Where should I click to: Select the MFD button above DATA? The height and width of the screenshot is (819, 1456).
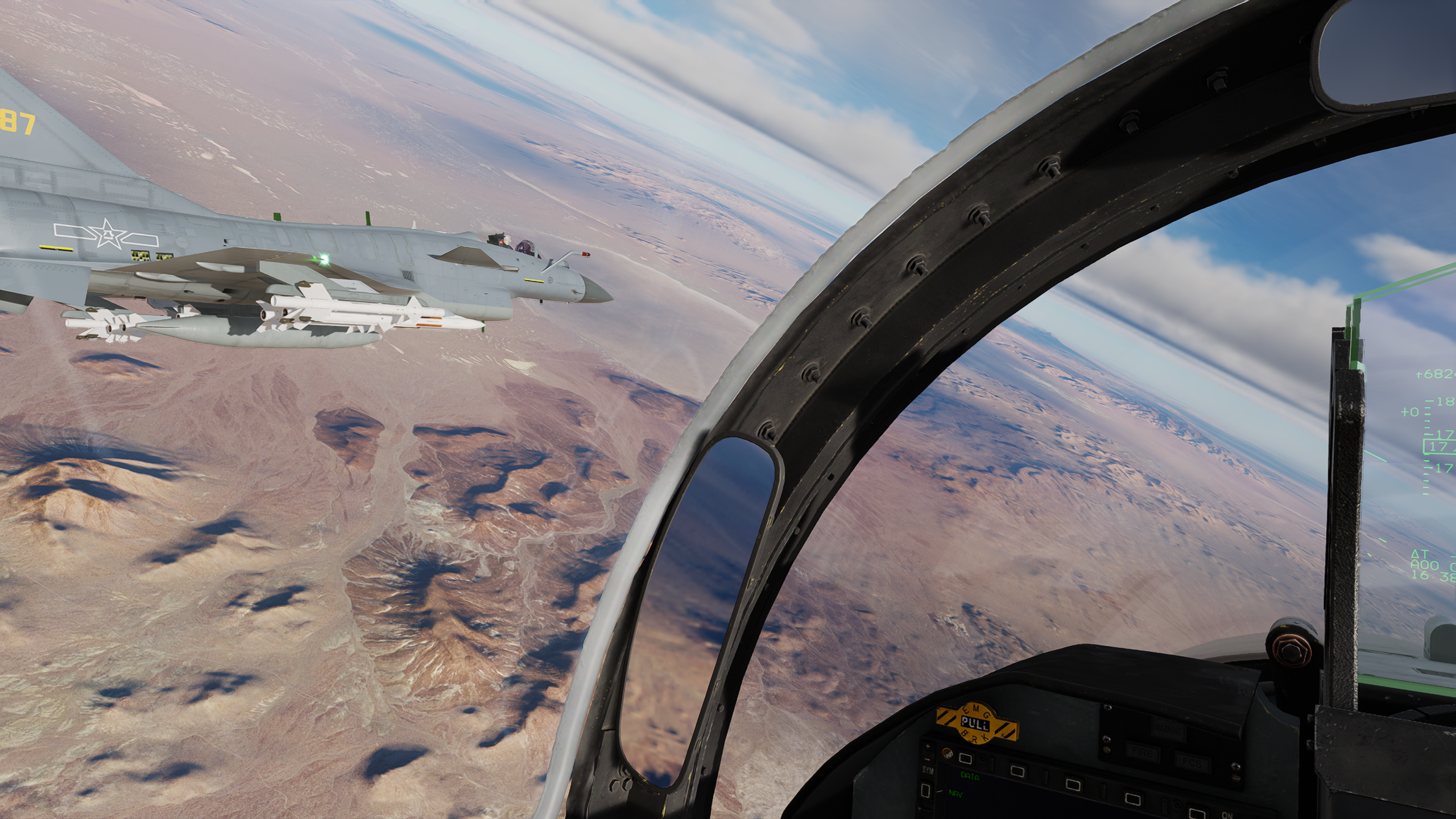pyautogui.click(x=965, y=758)
